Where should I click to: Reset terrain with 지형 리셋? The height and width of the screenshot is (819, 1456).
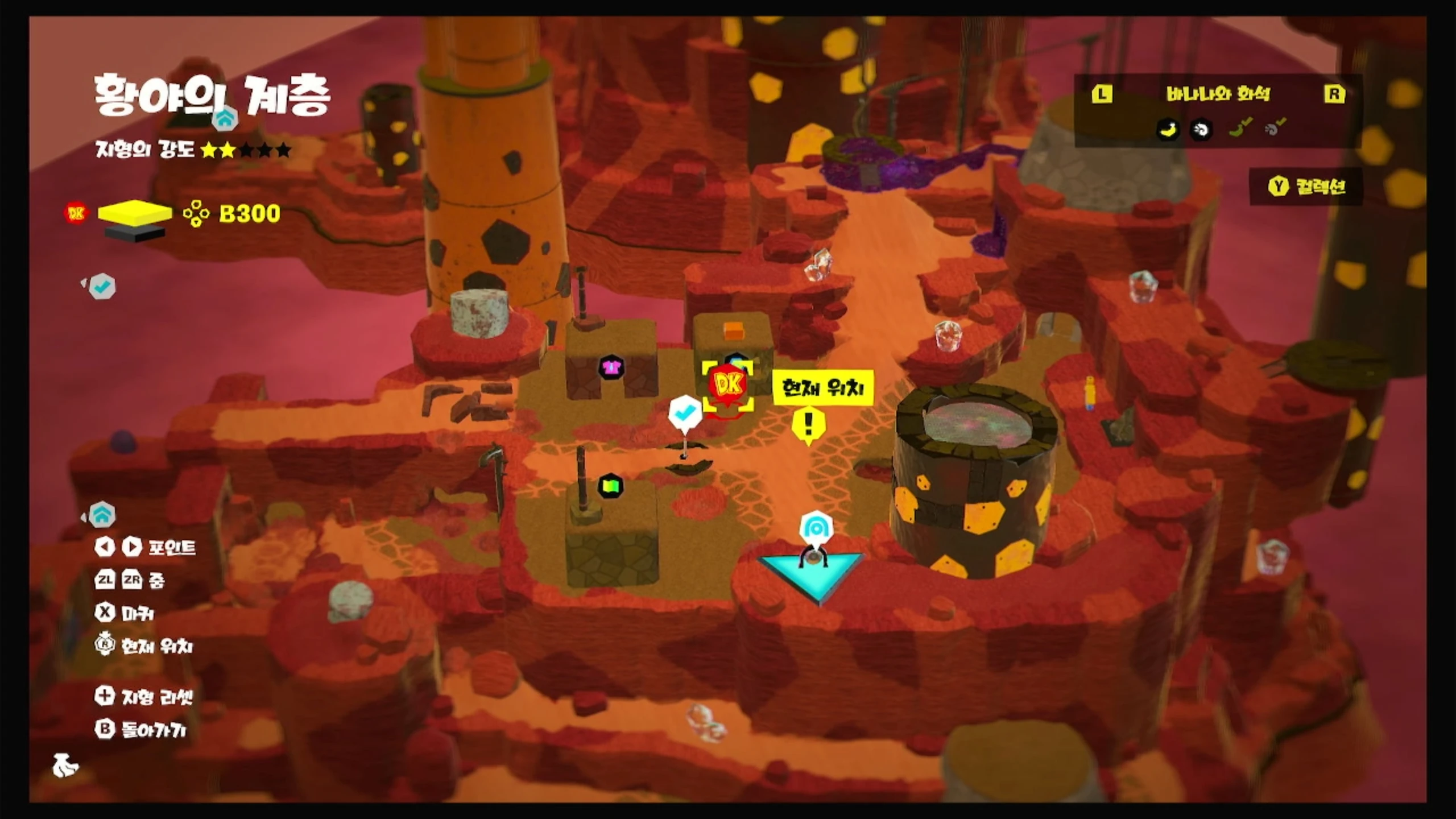coord(144,696)
